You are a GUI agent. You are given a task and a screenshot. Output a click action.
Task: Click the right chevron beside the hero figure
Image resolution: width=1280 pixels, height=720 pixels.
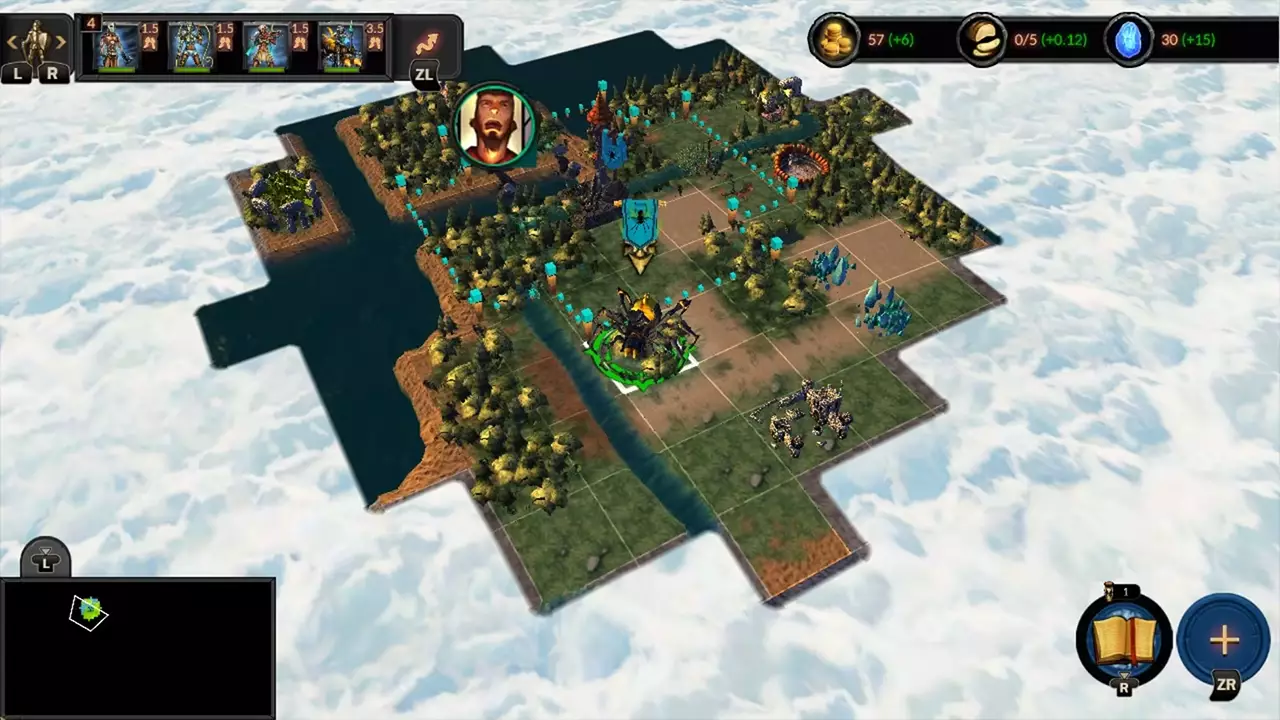pyautogui.click(x=60, y=42)
